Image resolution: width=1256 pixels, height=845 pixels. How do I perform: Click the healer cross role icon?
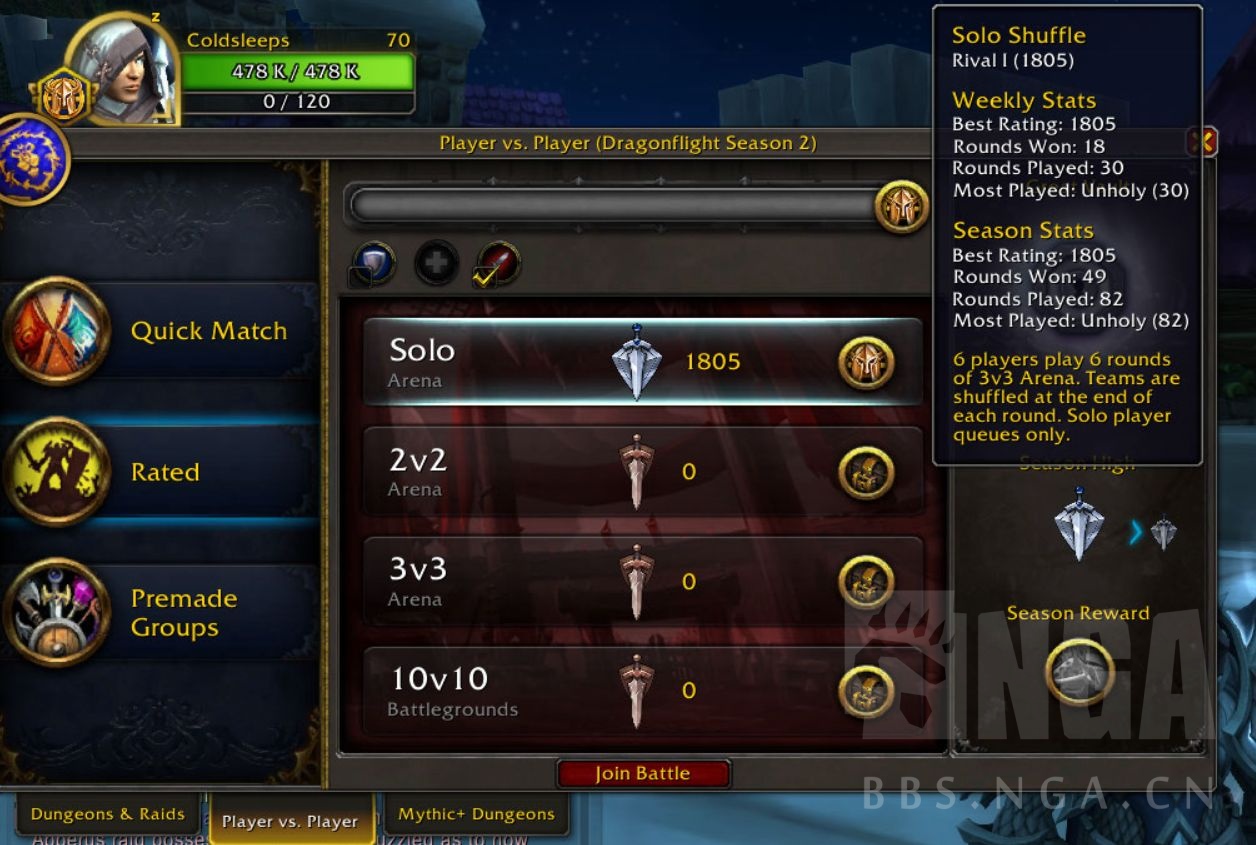pos(437,263)
